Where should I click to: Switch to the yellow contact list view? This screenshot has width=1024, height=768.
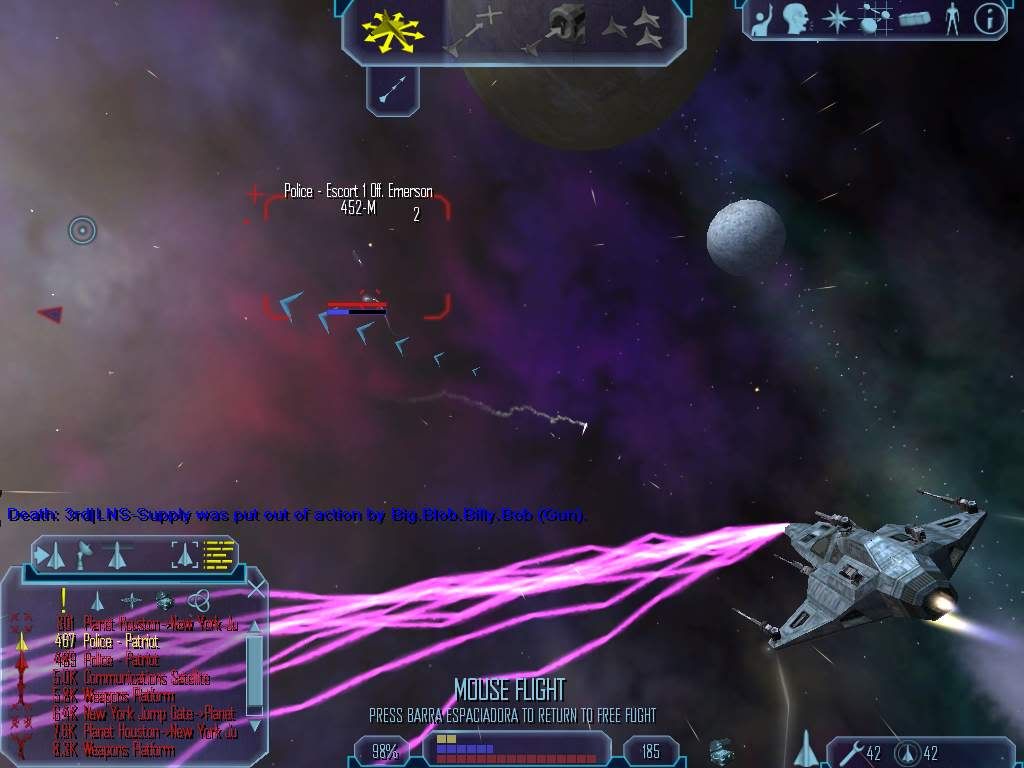[218, 552]
